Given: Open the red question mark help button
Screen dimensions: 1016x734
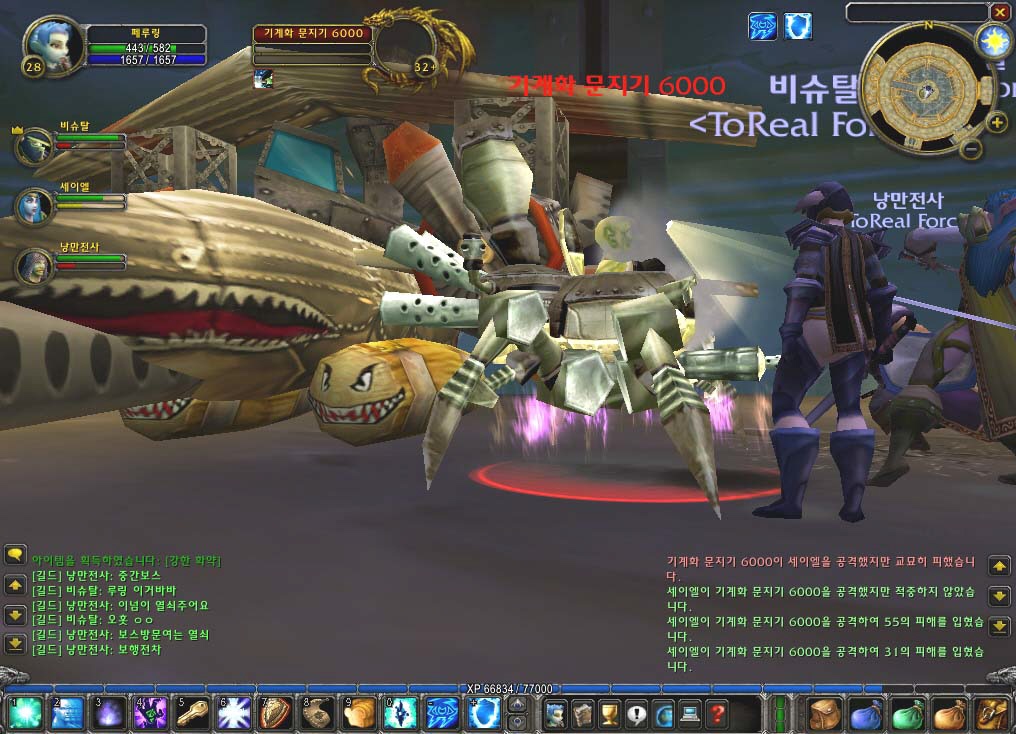Looking at the screenshot, I should click(x=716, y=714).
